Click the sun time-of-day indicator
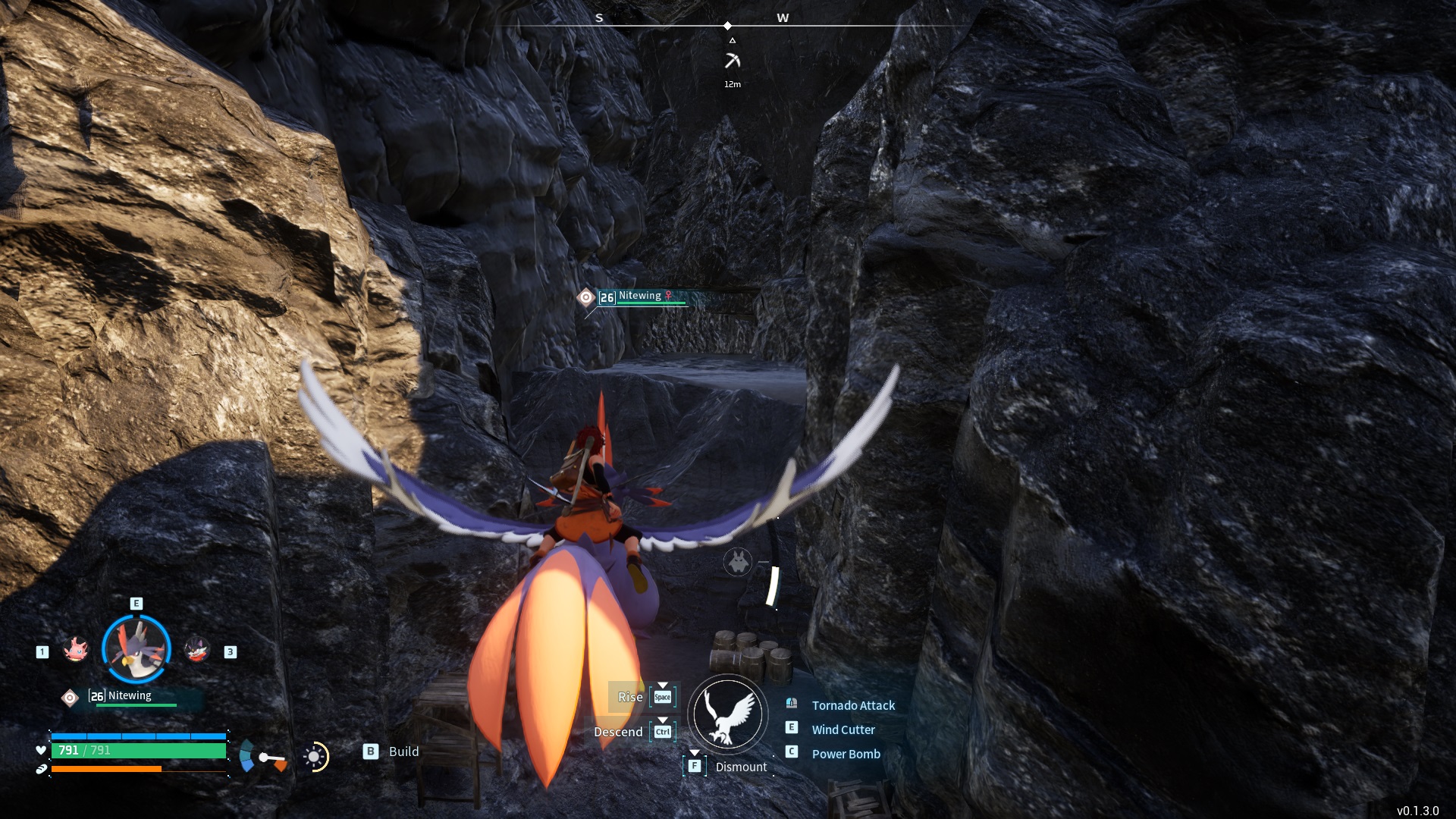1456x819 pixels. click(x=314, y=757)
